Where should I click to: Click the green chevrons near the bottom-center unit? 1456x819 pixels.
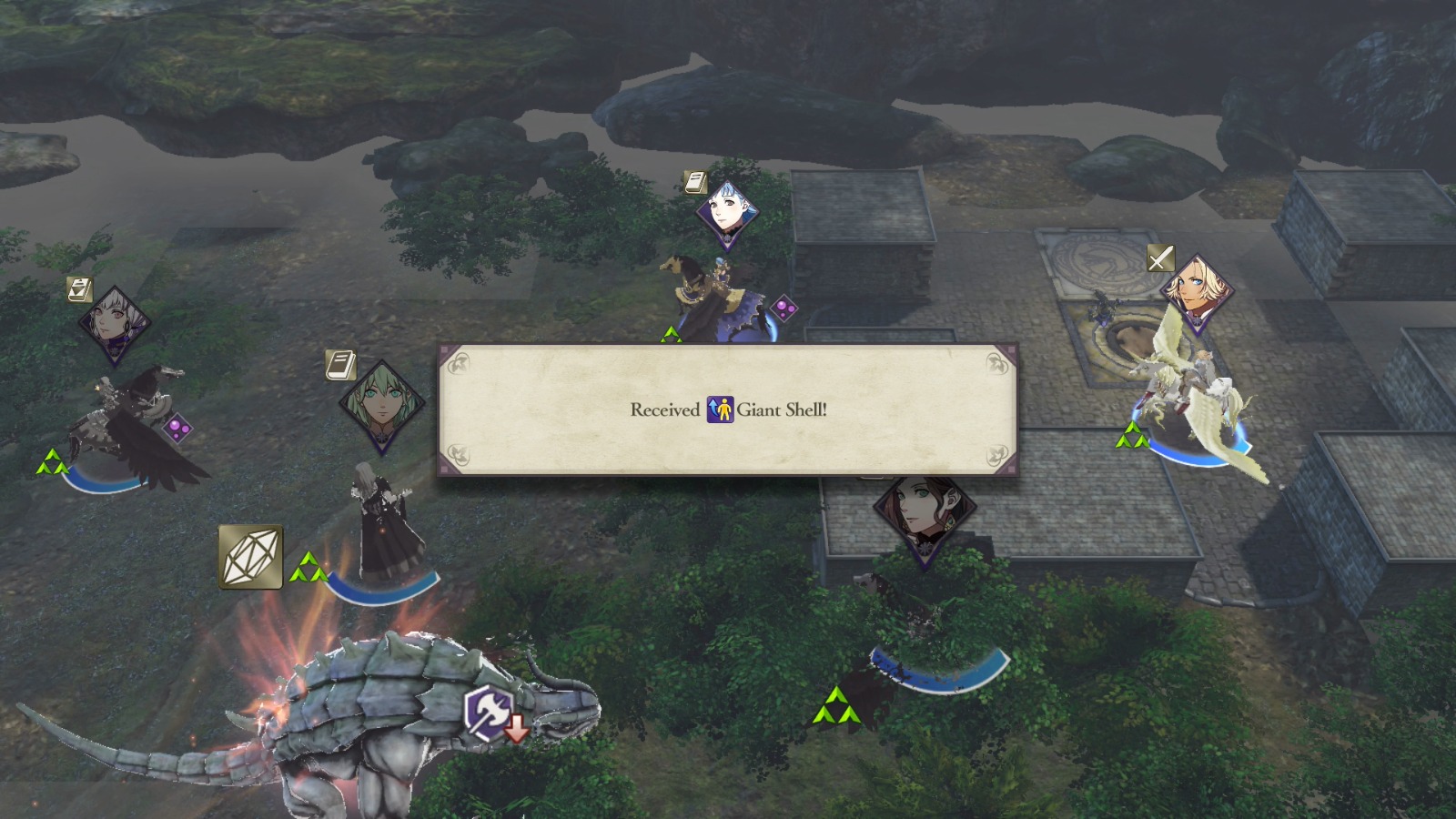[x=838, y=705]
